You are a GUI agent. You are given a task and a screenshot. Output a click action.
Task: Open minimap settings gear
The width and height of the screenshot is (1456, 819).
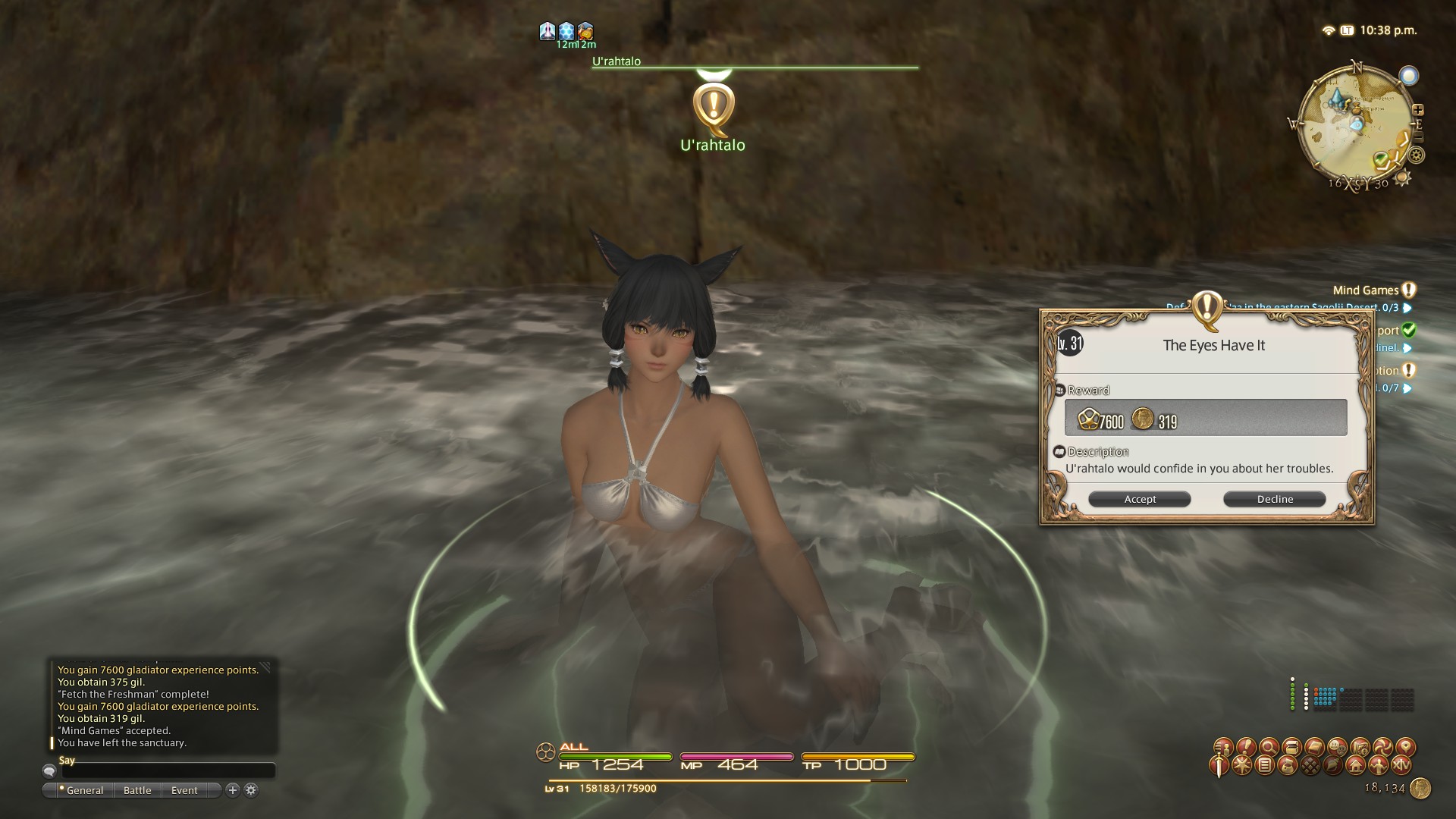(1416, 155)
